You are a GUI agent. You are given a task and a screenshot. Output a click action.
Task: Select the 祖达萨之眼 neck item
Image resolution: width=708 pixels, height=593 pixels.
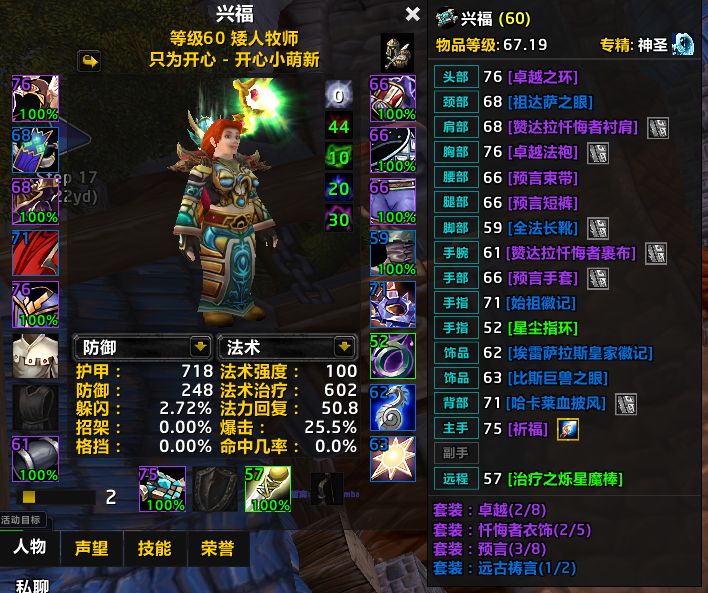549,102
